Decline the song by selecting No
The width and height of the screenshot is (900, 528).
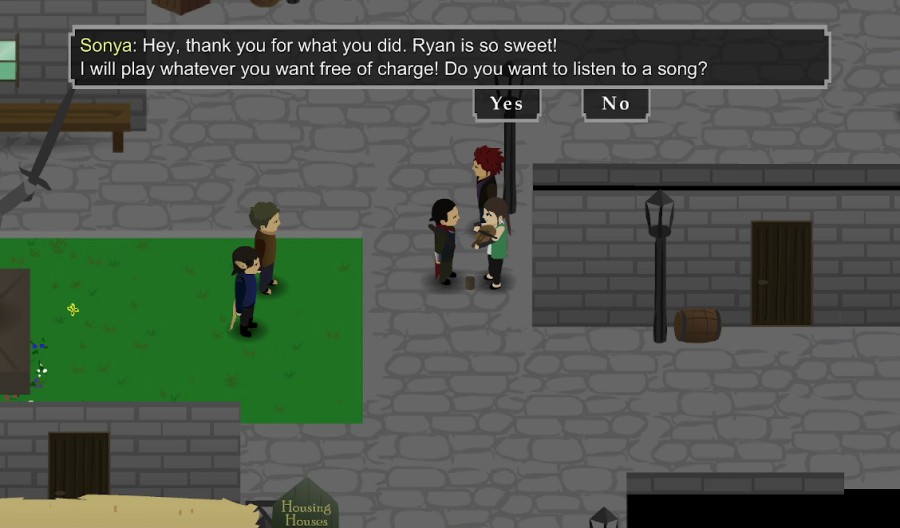click(x=615, y=104)
